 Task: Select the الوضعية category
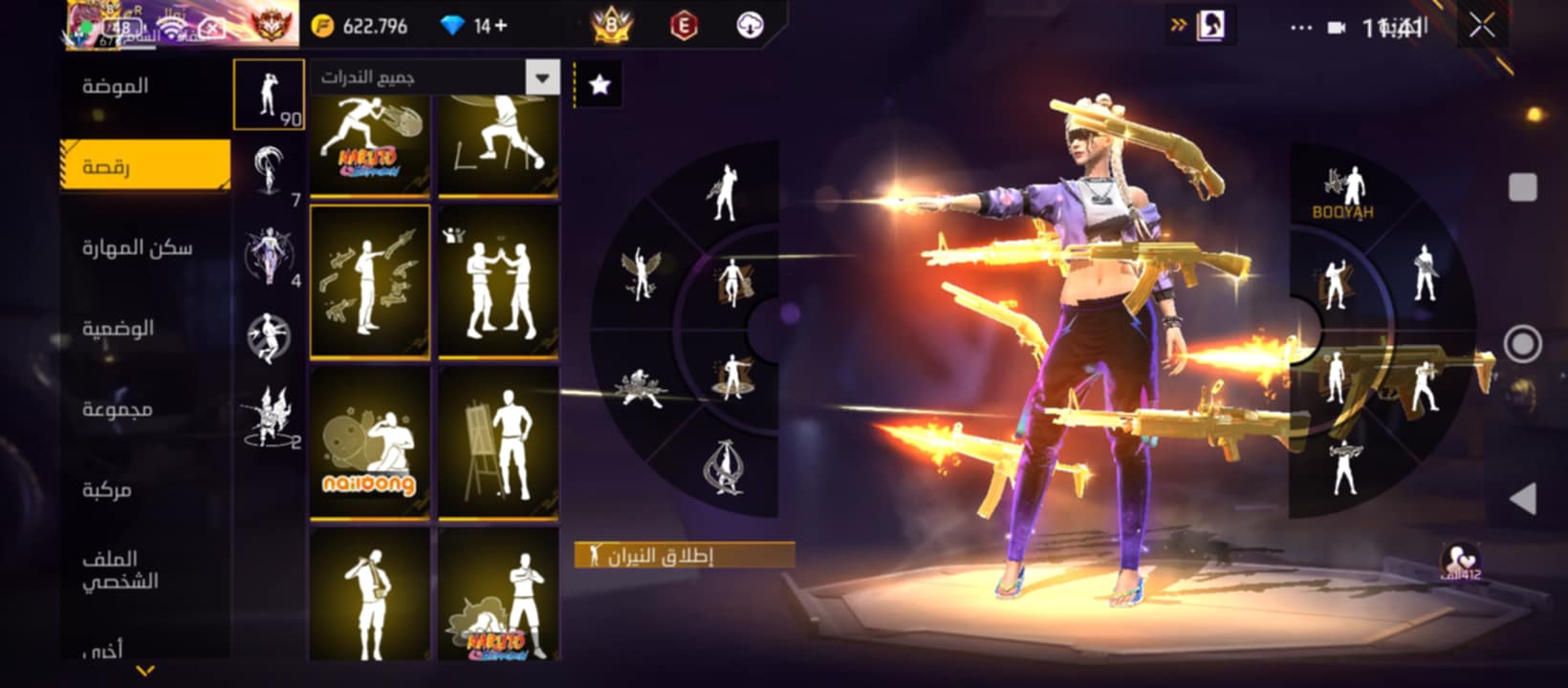click(118, 329)
